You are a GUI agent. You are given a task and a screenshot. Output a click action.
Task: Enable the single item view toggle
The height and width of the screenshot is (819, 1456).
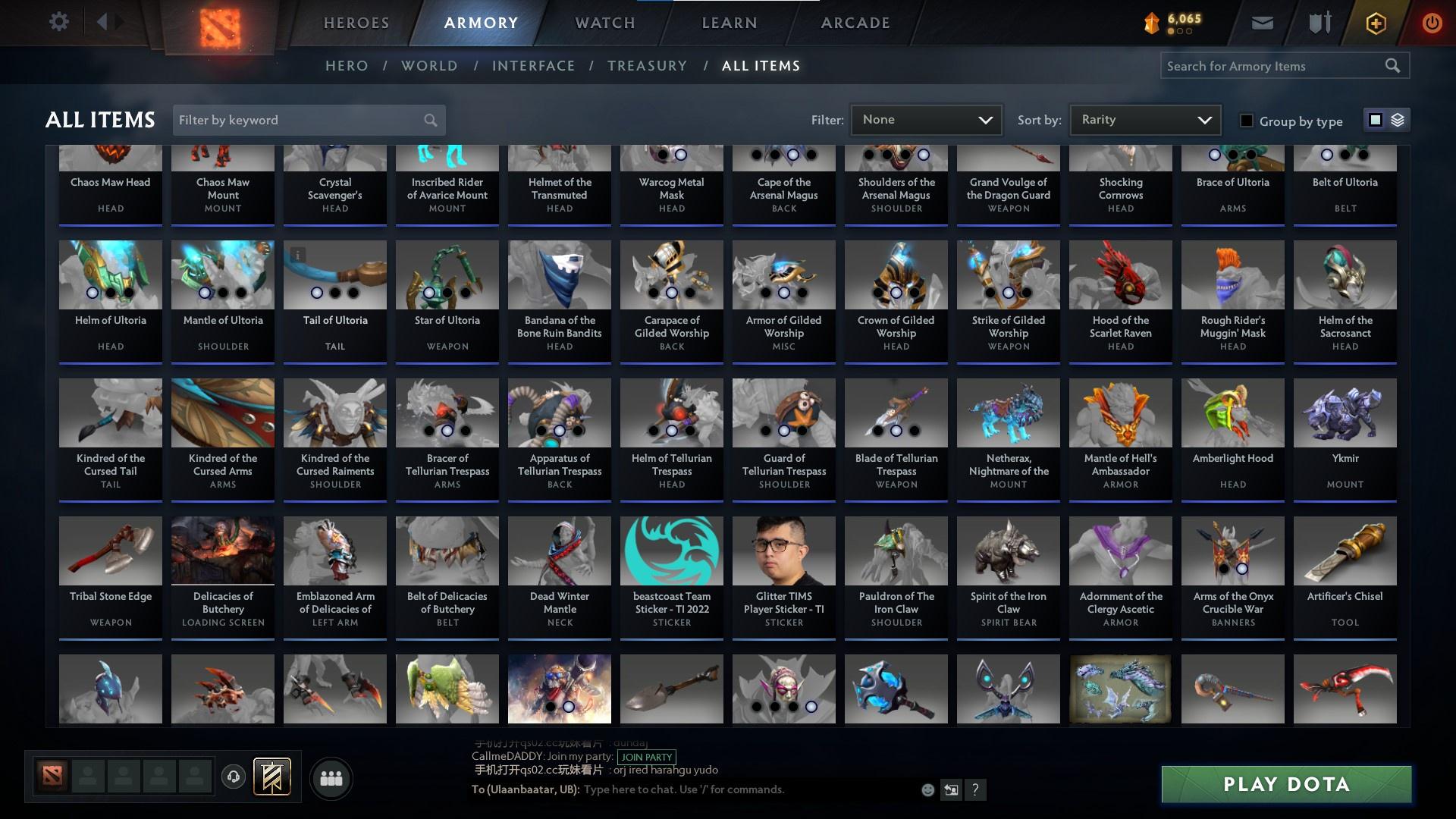point(1376,119)
